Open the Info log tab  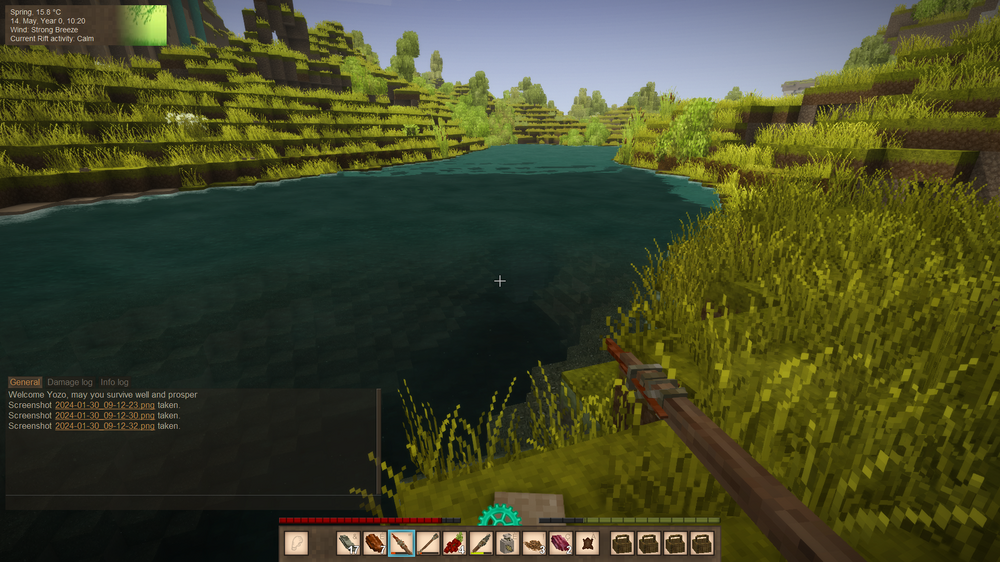coord(115,382)
